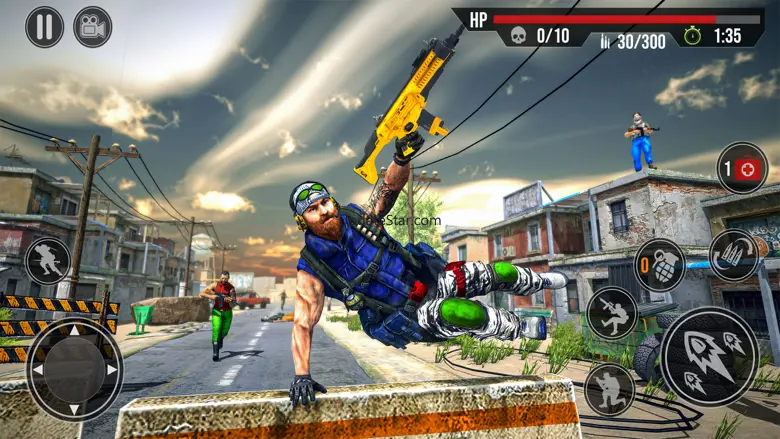
Task: Throw a grenade with the grenade button
Action: point(660,265)
